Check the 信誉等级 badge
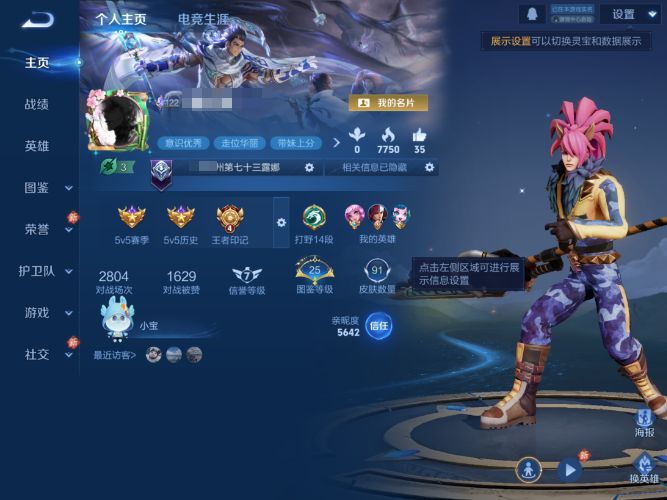Viewport: 667px width, 500px height. click(246, 276)
